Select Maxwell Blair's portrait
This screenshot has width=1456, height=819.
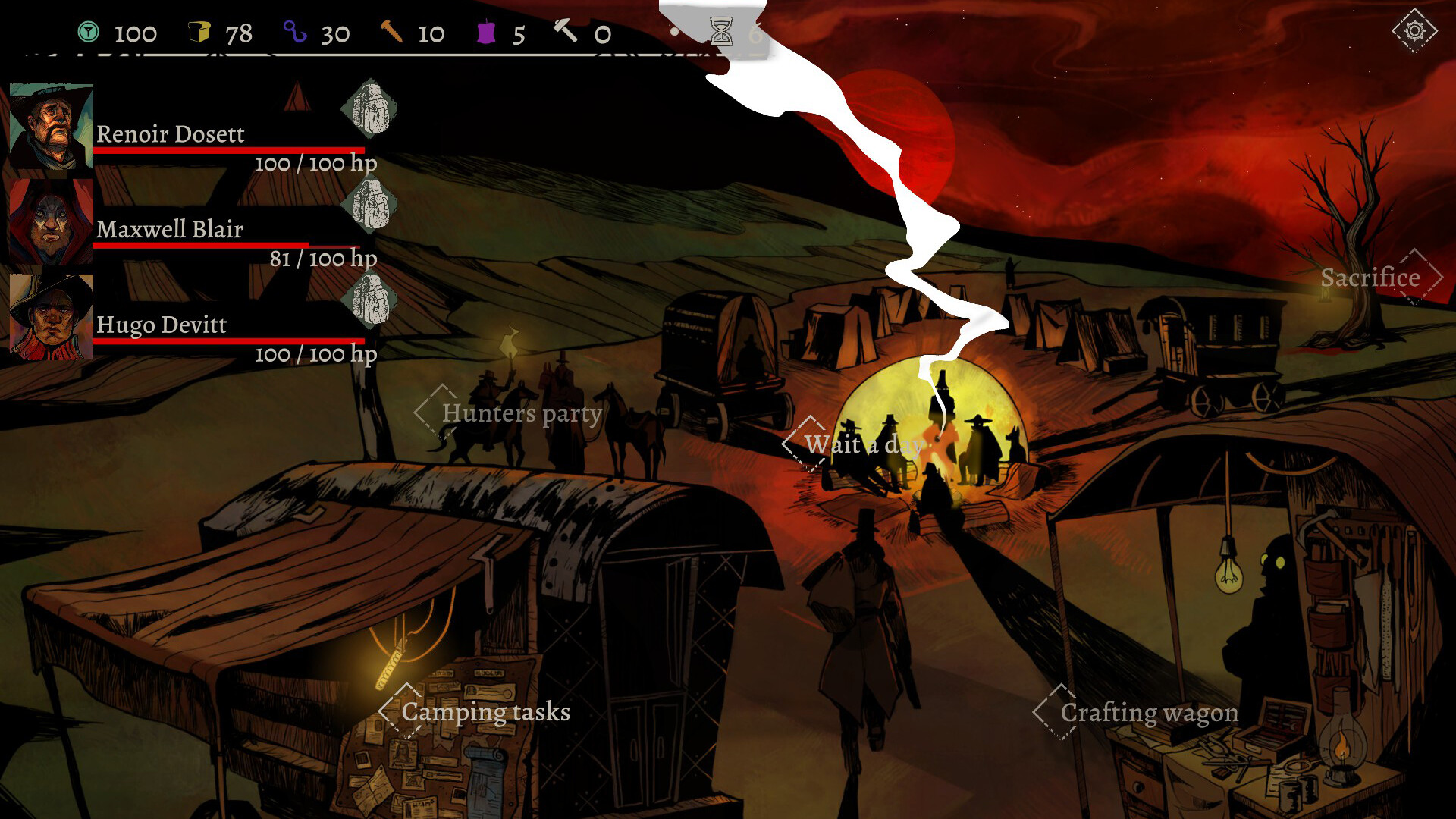(51, 222)
